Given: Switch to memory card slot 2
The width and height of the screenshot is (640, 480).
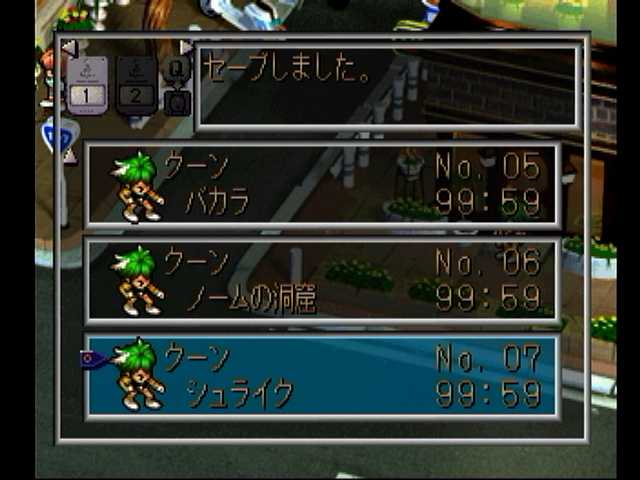Looking at the screenshot, I should click(137, 84).
